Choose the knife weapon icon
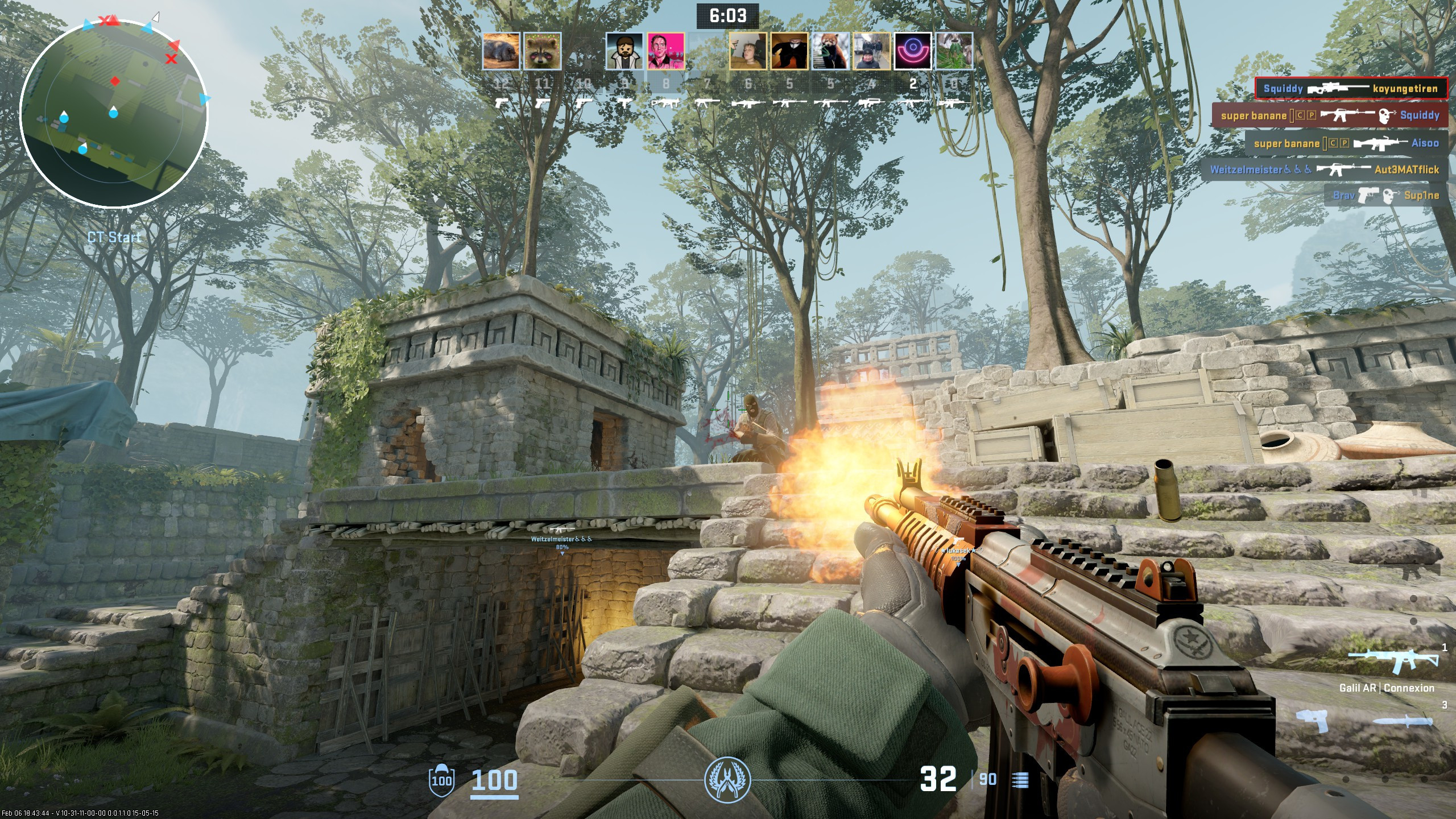The image size is (1456, 819). click(1403, 722)
